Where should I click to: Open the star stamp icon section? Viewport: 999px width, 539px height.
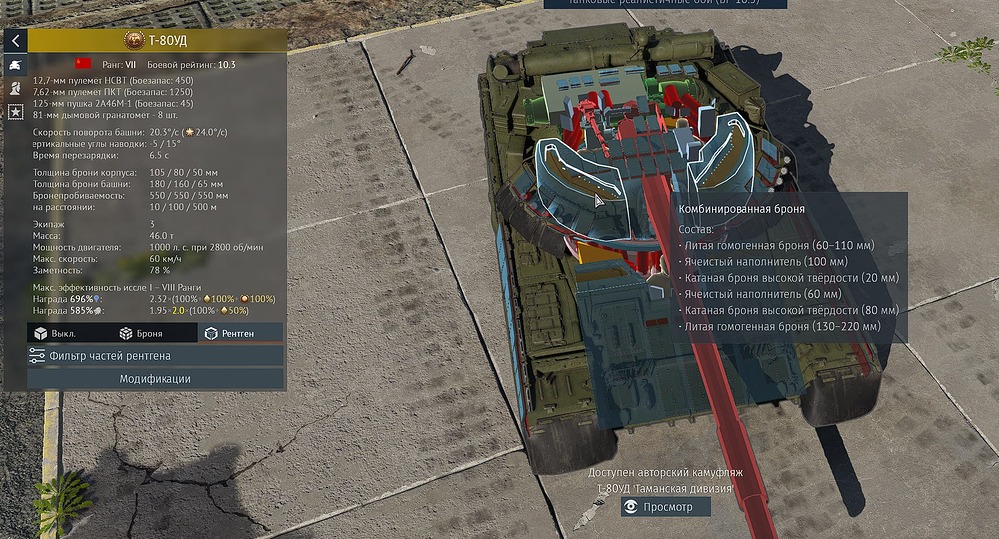click(x=15, y=112)
